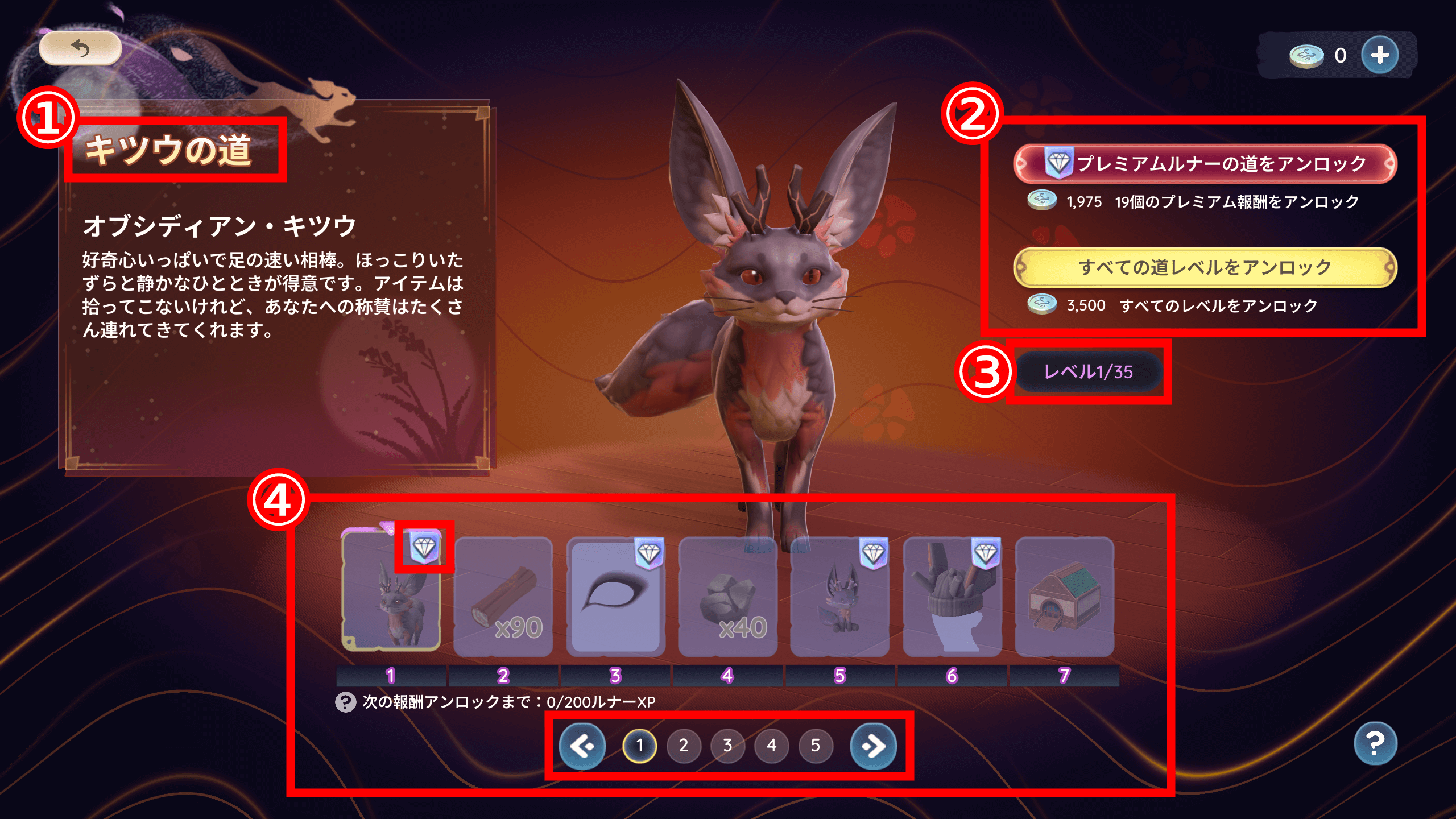Select reward page 1 indicator
Image resolution: width=1456 pixels, height=819 pixels.
(x=640, y=746)
